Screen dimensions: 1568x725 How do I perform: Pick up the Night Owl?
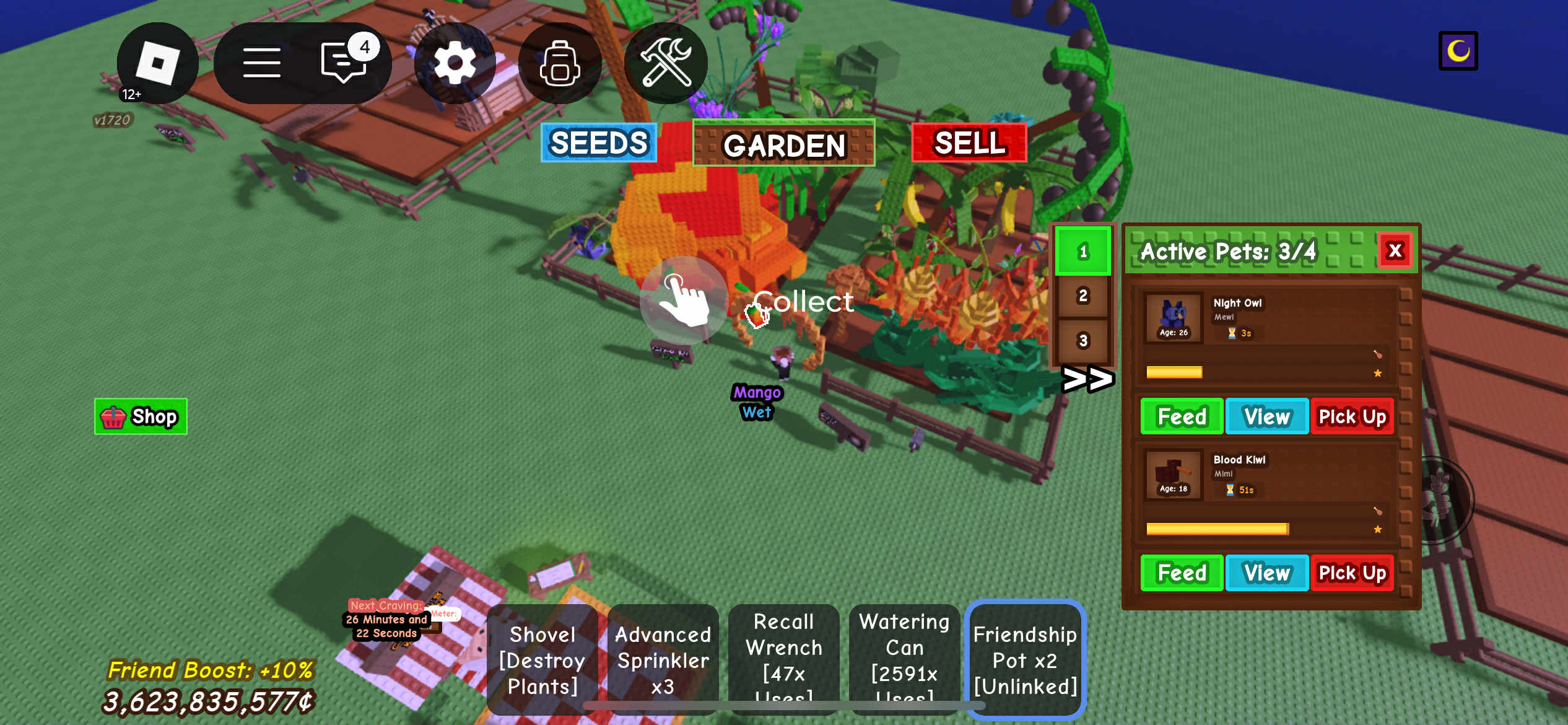click(1352, 416)
